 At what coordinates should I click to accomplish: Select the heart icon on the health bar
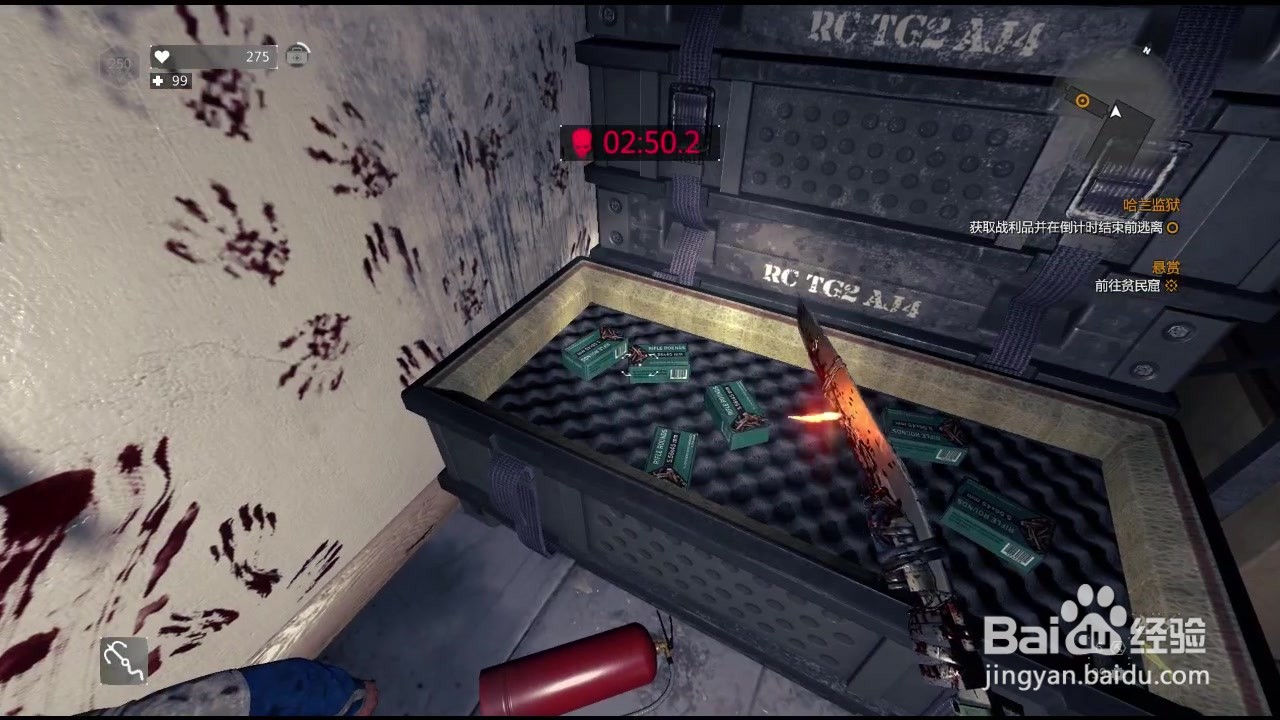160,57
